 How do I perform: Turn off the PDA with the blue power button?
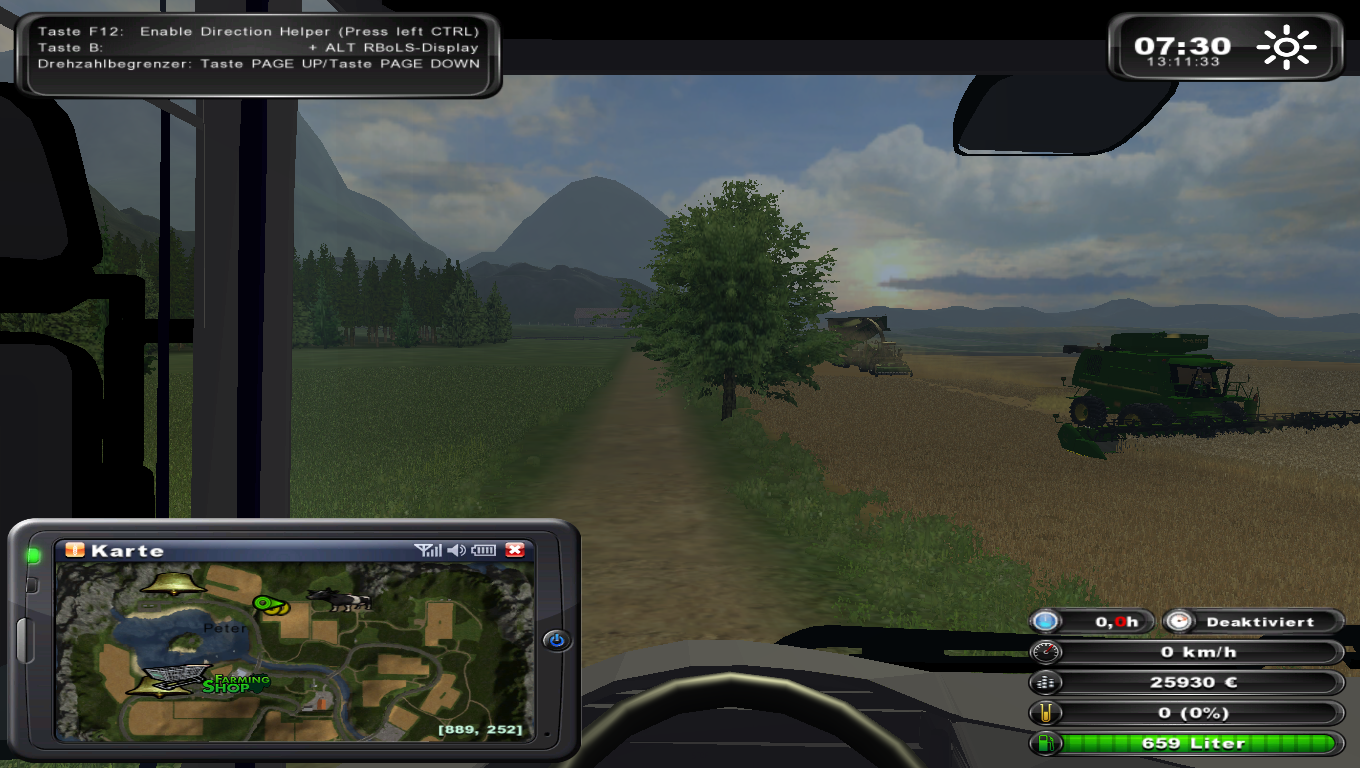click(x=557, y=640)
